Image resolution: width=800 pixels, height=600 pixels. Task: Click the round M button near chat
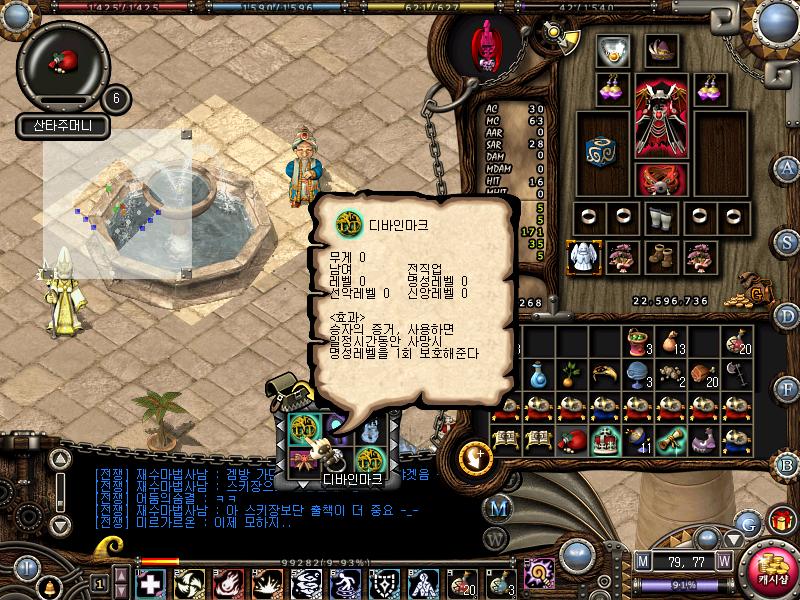tap(499, 507)
